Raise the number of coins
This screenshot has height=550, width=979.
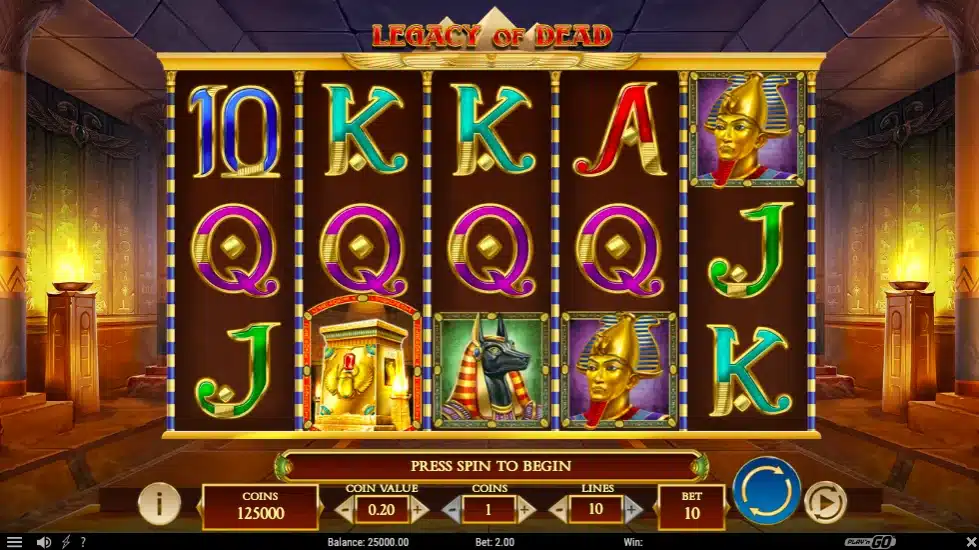526,508
